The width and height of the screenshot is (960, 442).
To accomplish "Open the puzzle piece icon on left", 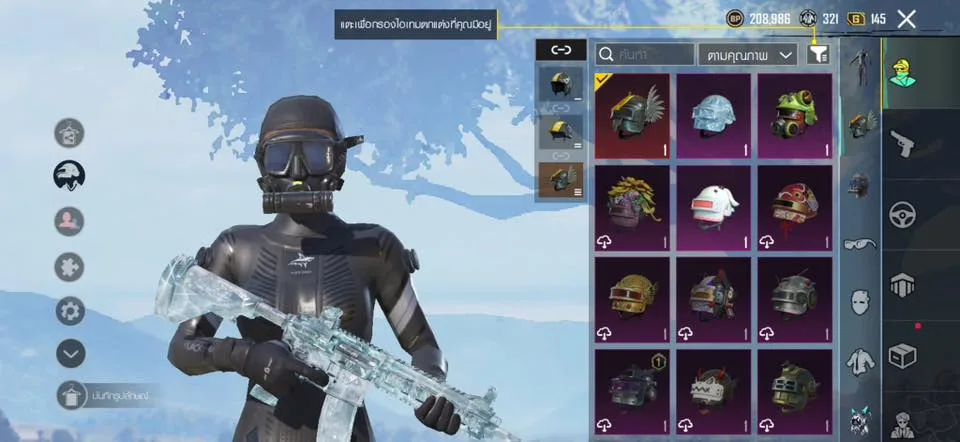I will click(70, 266).
